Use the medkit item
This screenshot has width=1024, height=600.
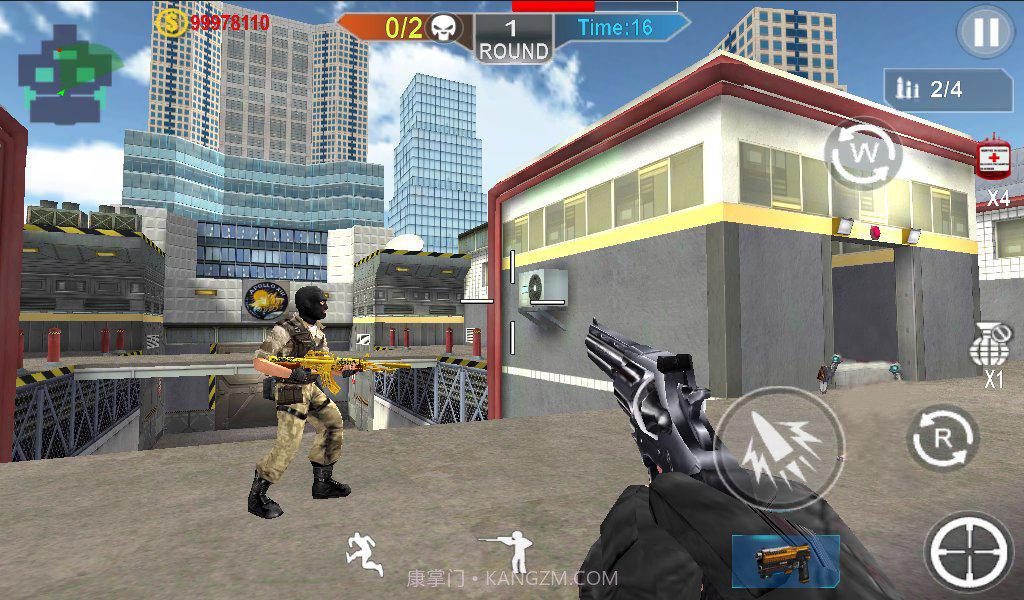(x=994, y=160)
